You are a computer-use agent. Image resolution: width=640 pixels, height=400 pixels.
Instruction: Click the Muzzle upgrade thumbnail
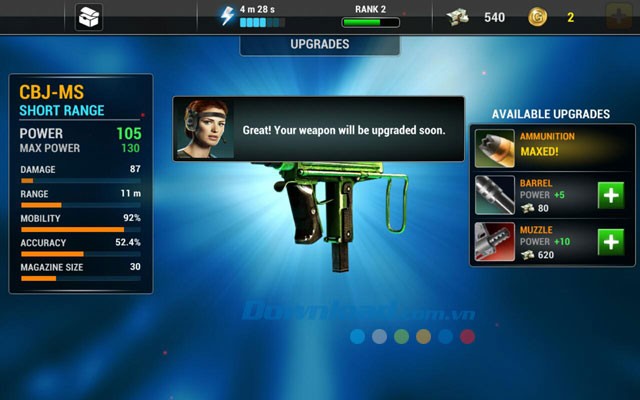click(495, 241)
